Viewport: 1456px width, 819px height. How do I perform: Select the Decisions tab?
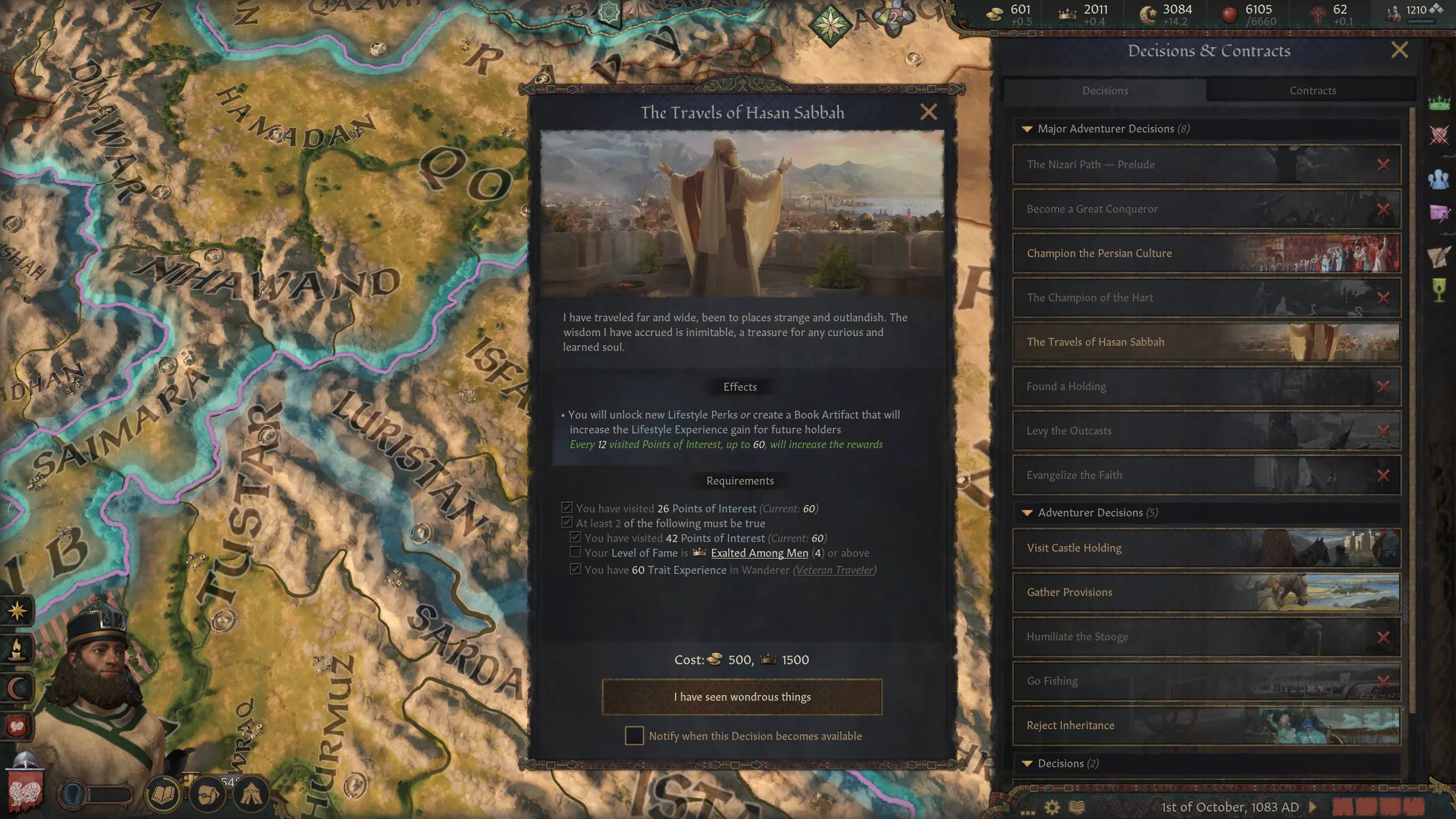pos(1104,90)
